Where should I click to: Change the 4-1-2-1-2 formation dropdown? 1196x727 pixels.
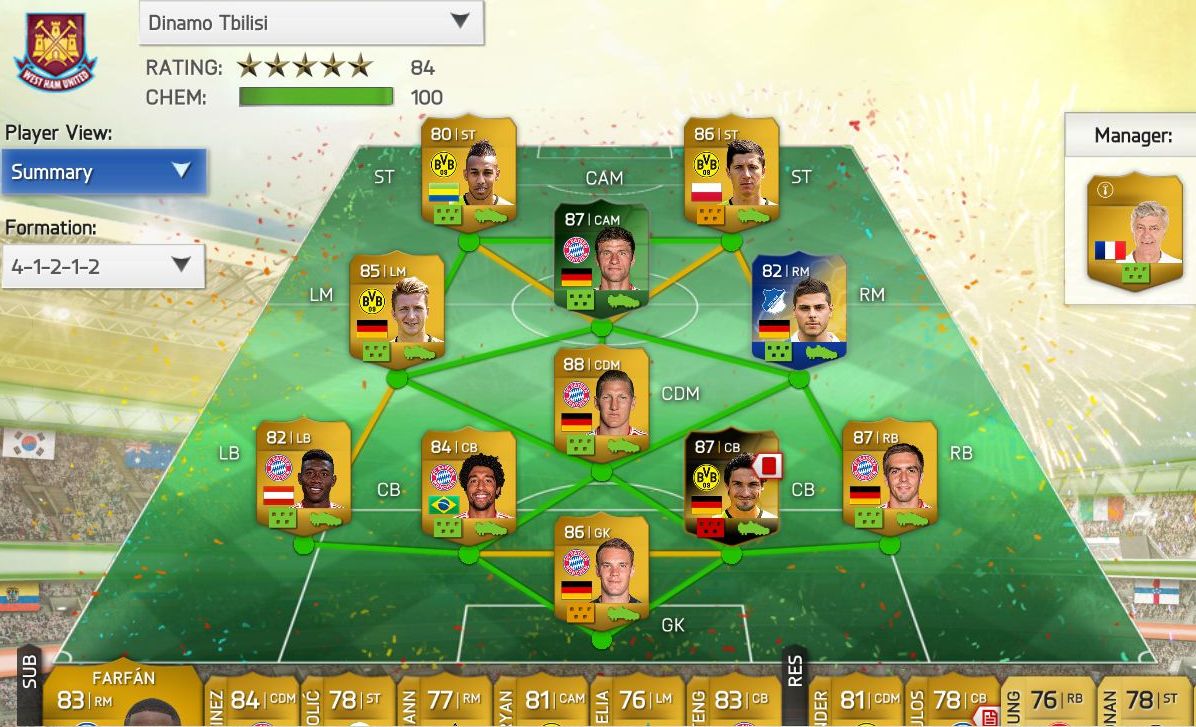[104, 266]
